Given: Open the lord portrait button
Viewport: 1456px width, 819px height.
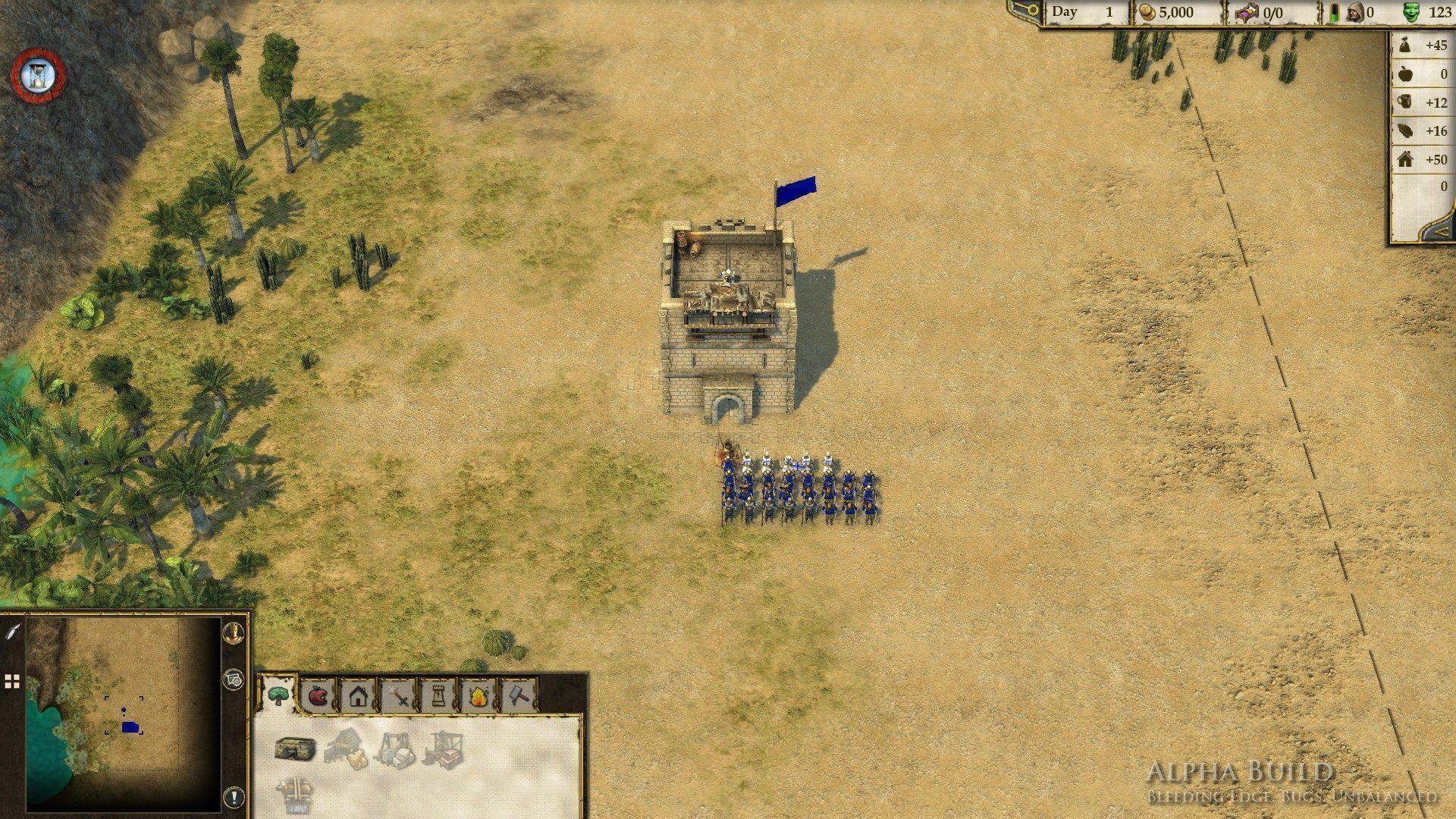Looking at the screenshot, I should pyautogui.click(x=234, y=632).
